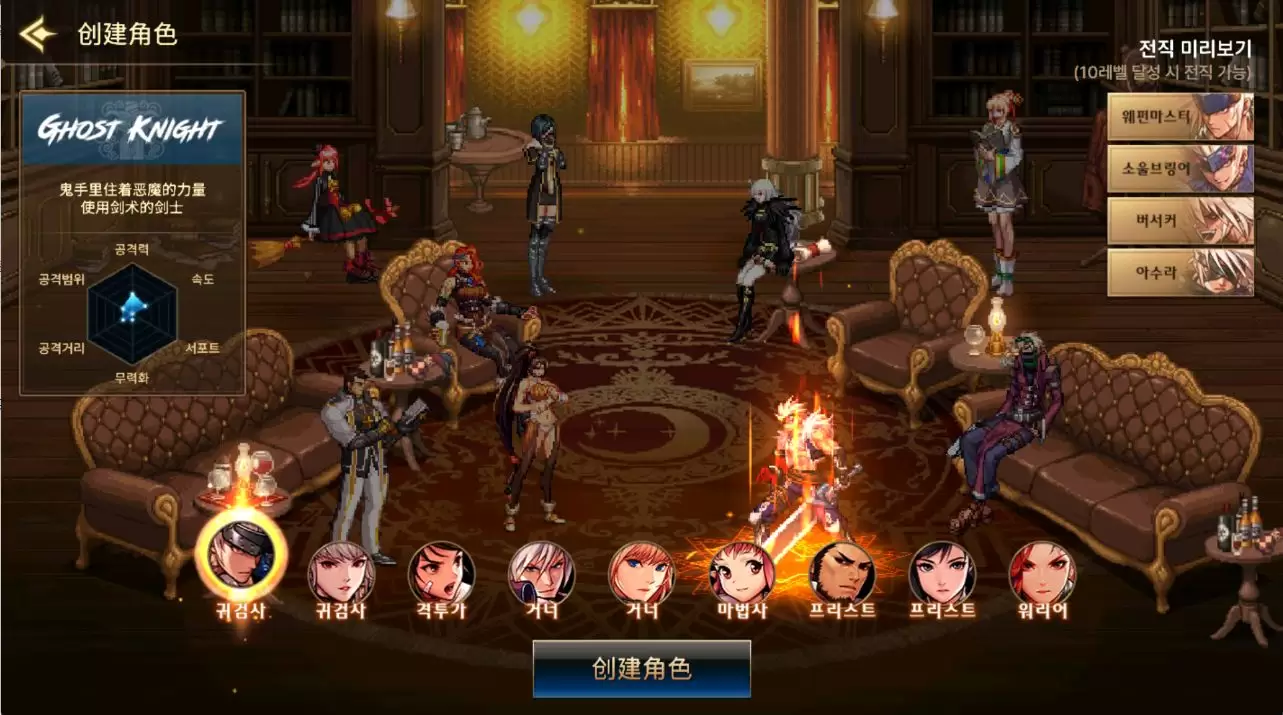Viewport: 1283px width, 715px height.
Task: Choose the dark-haired female 프리스트 portrait
Action: (x=942, y=573)
